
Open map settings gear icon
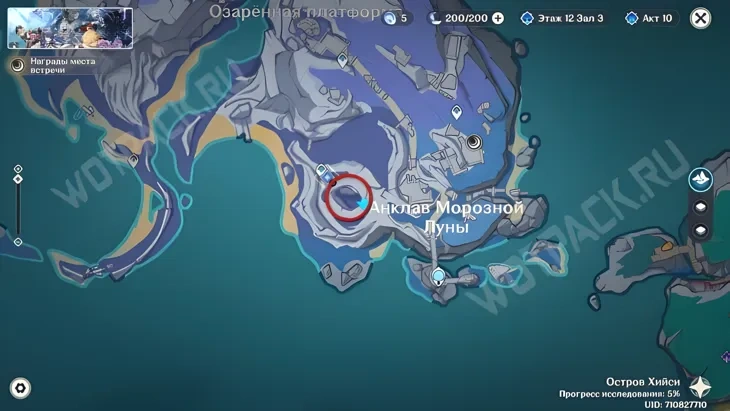click(x=19, y=388)
